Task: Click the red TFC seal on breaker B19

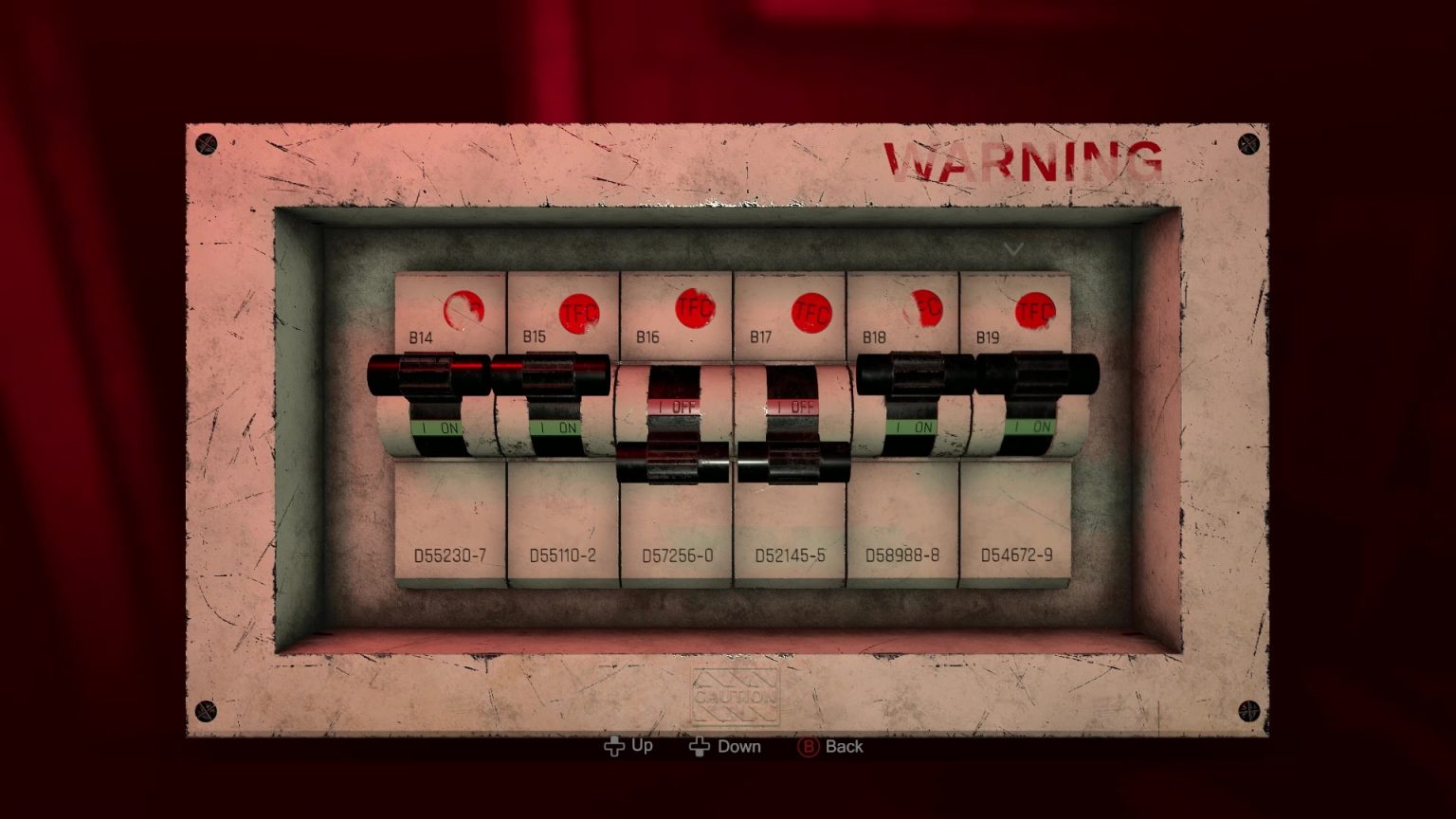Action: [x=1033, y=308]
